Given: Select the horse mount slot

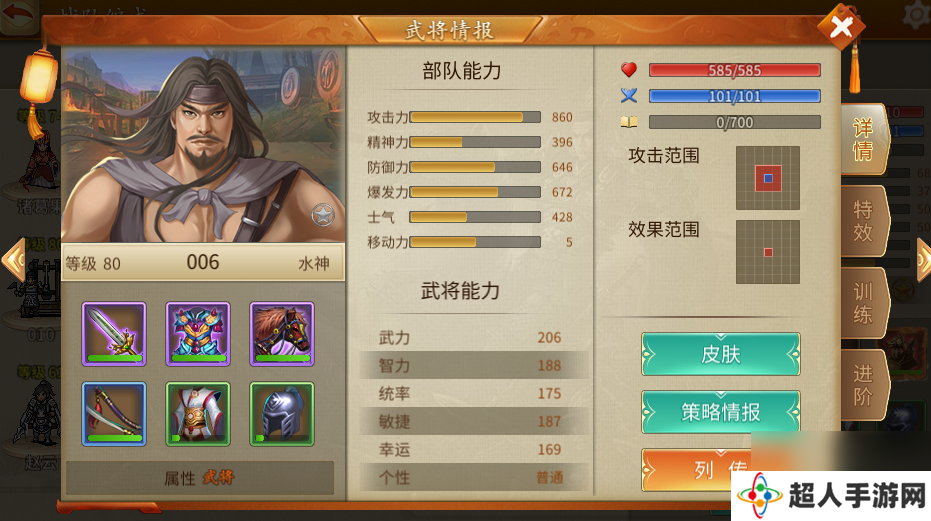Looking at the screenshot, I should coord(282,333).
